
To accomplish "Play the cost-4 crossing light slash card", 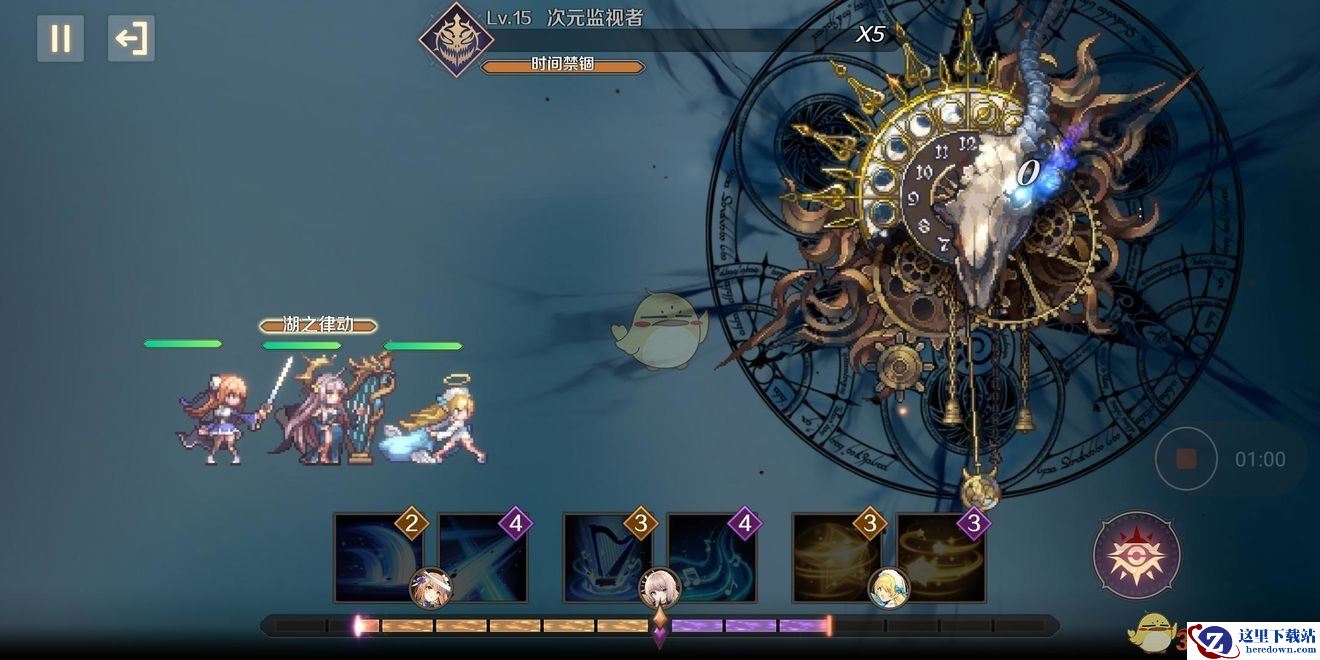I will (x=482, y=558).
